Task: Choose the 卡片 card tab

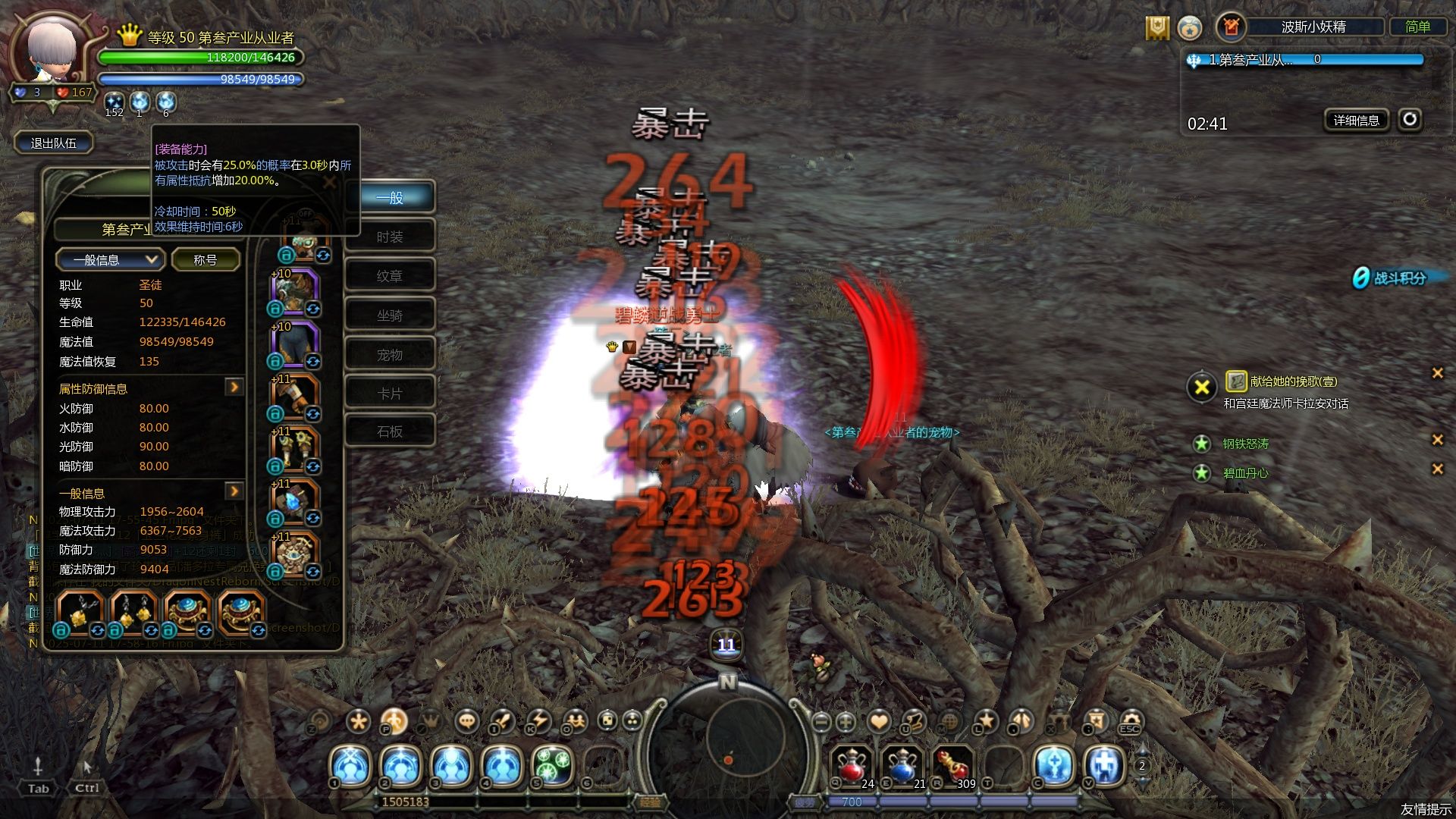Action: point(390,394)
